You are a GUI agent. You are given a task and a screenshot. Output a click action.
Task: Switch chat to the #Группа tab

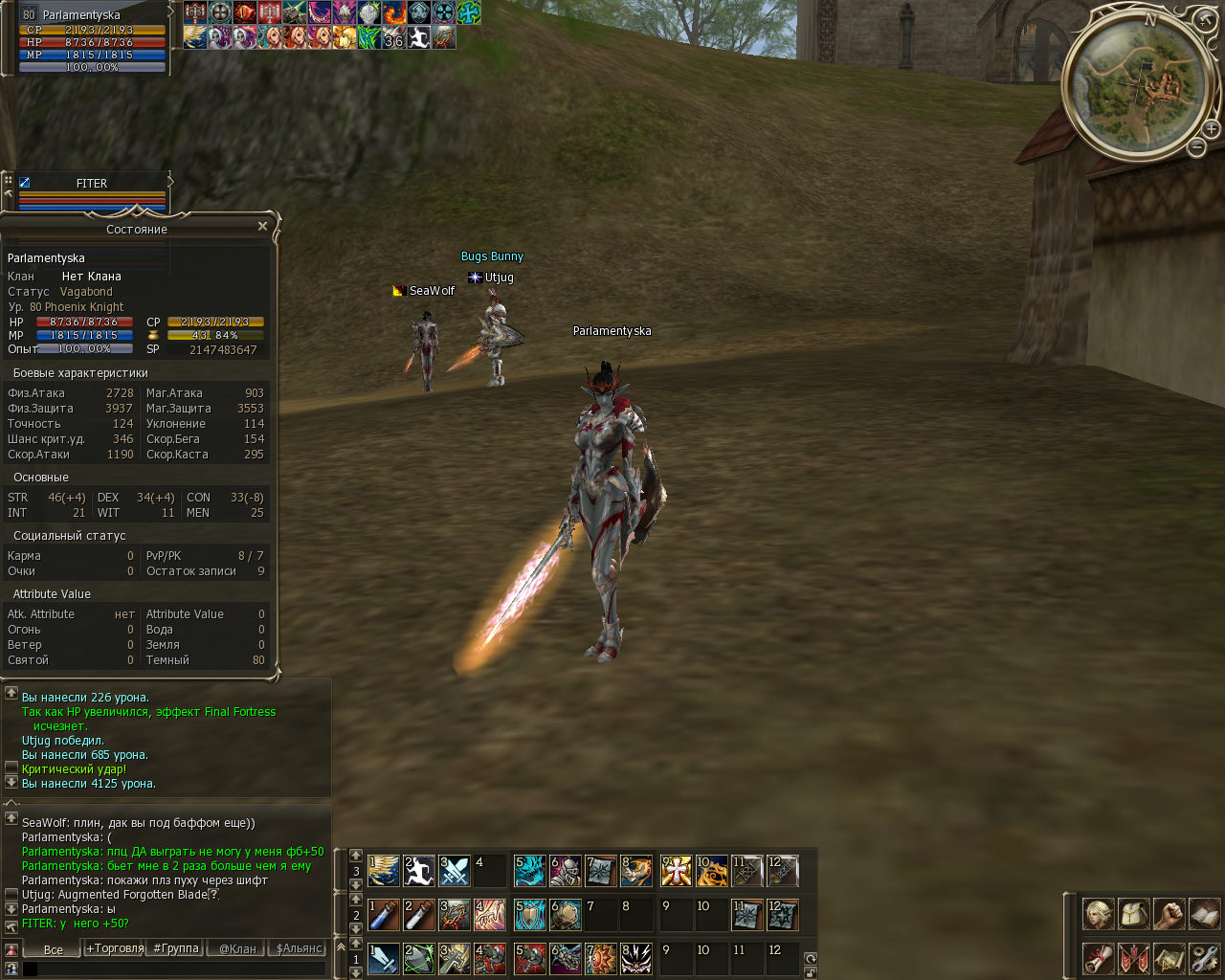tap(176, 948)
